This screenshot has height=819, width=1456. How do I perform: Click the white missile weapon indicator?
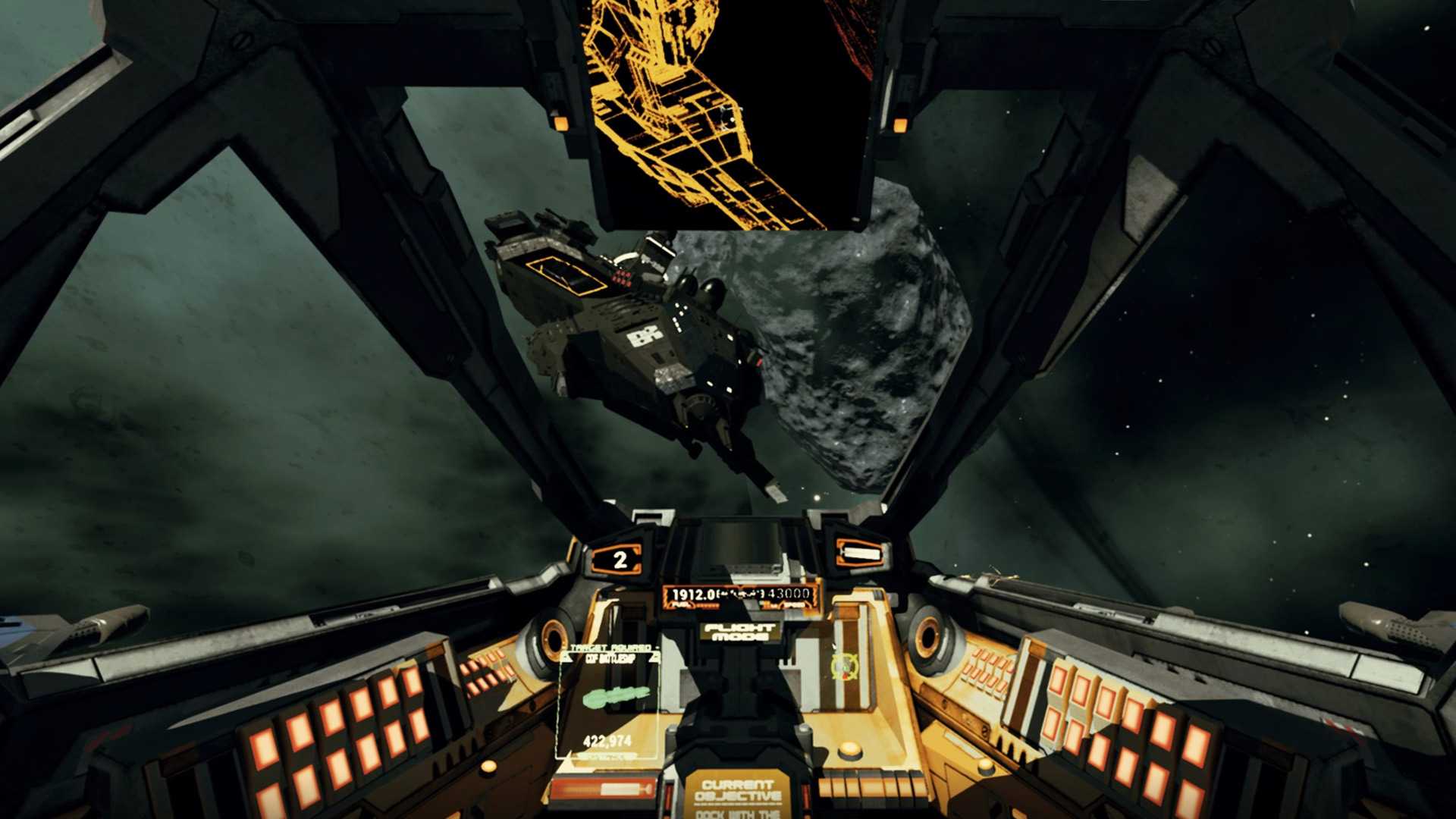point(861,554)
